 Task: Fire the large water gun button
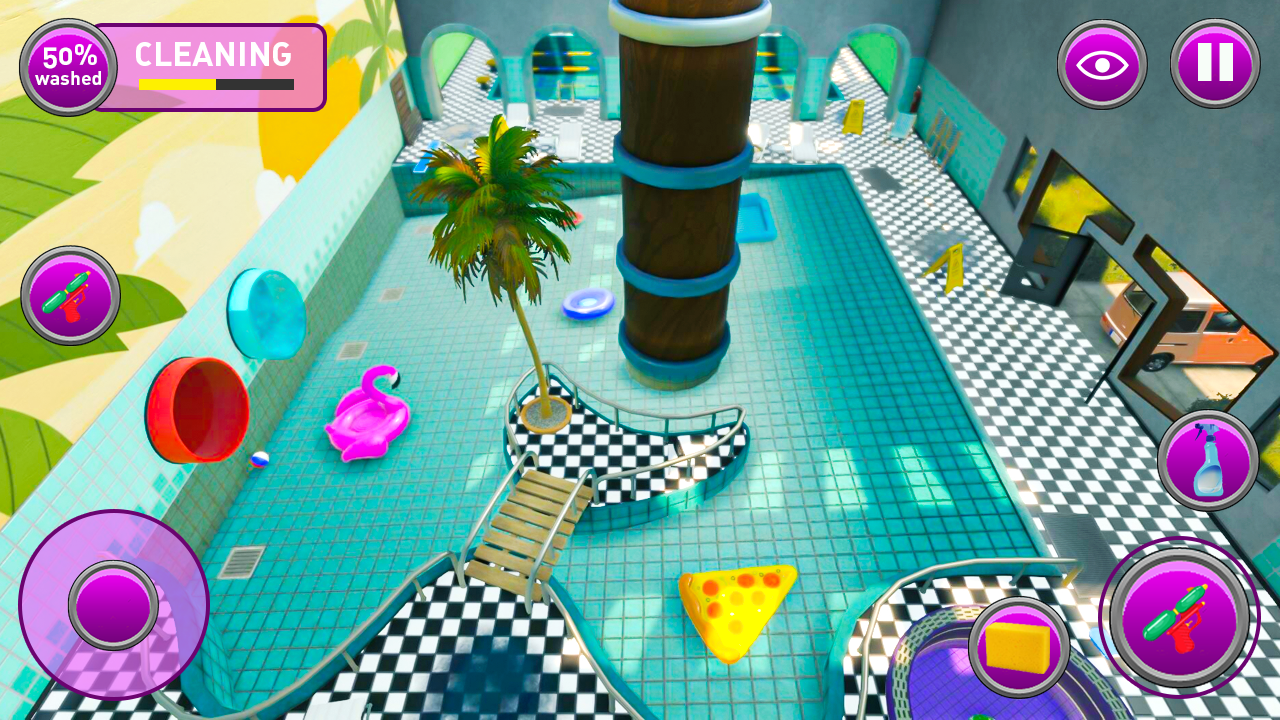tap(1180, 617)
